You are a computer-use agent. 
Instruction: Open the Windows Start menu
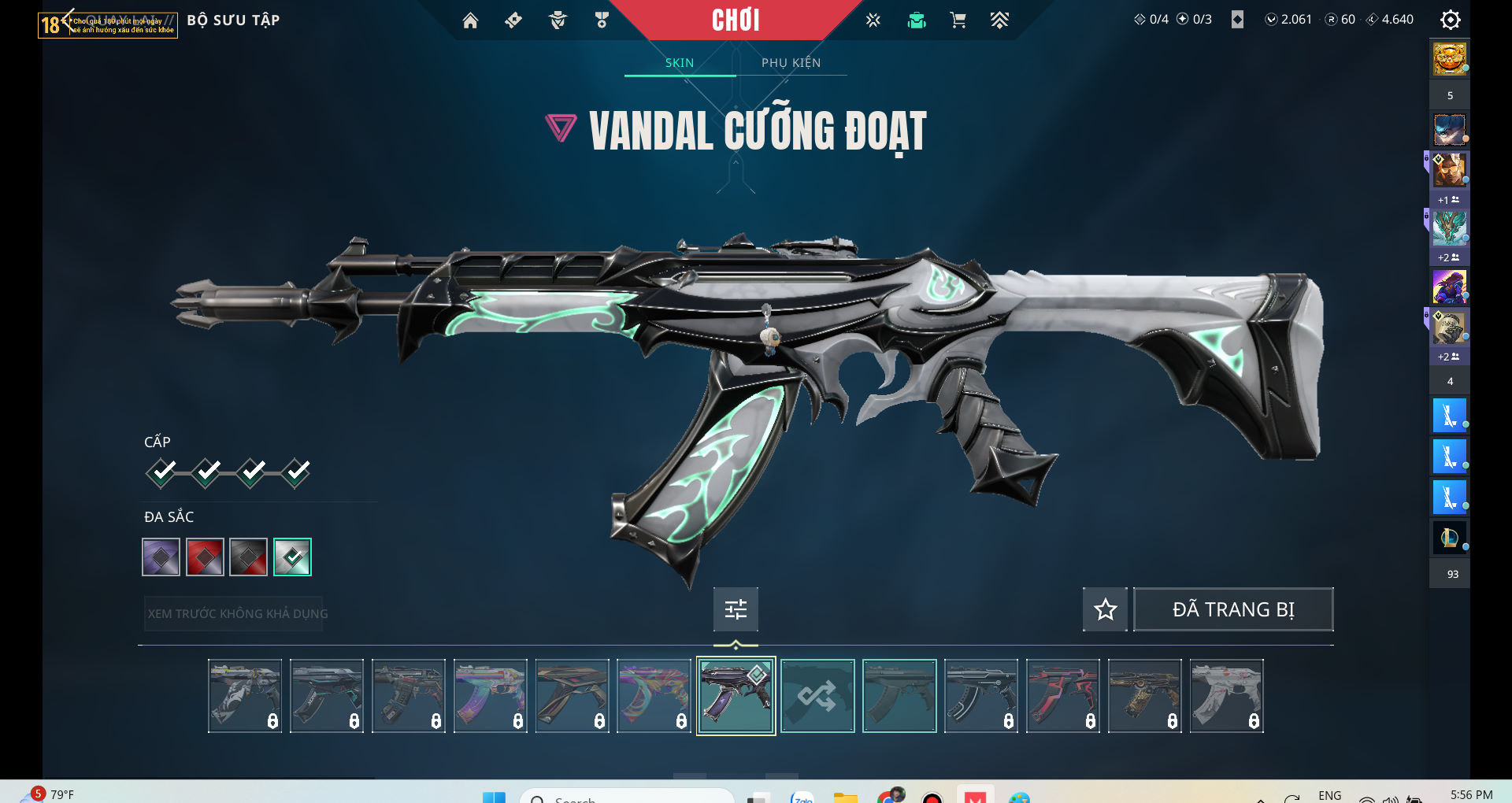pos(494,797)
